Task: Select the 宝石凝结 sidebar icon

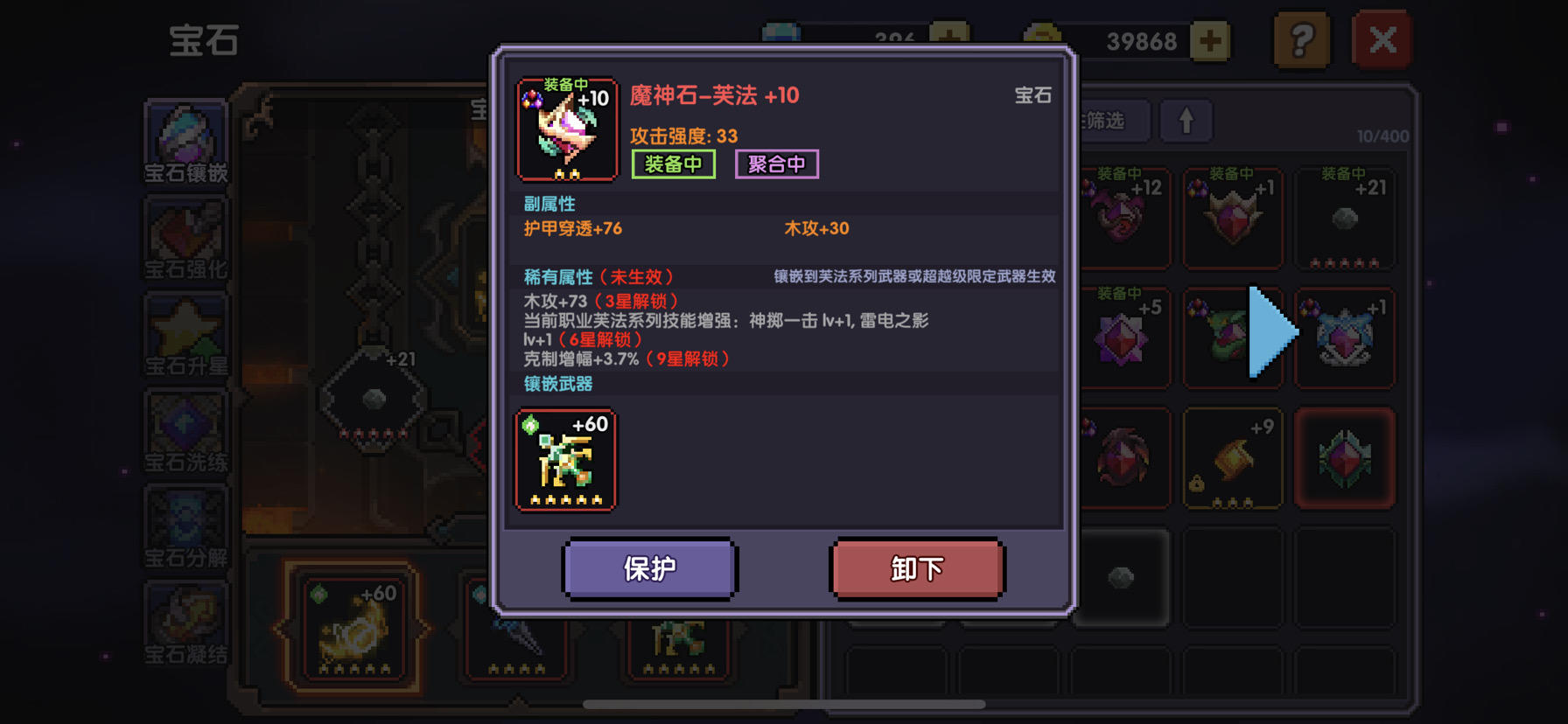Action: coord(185,621)
